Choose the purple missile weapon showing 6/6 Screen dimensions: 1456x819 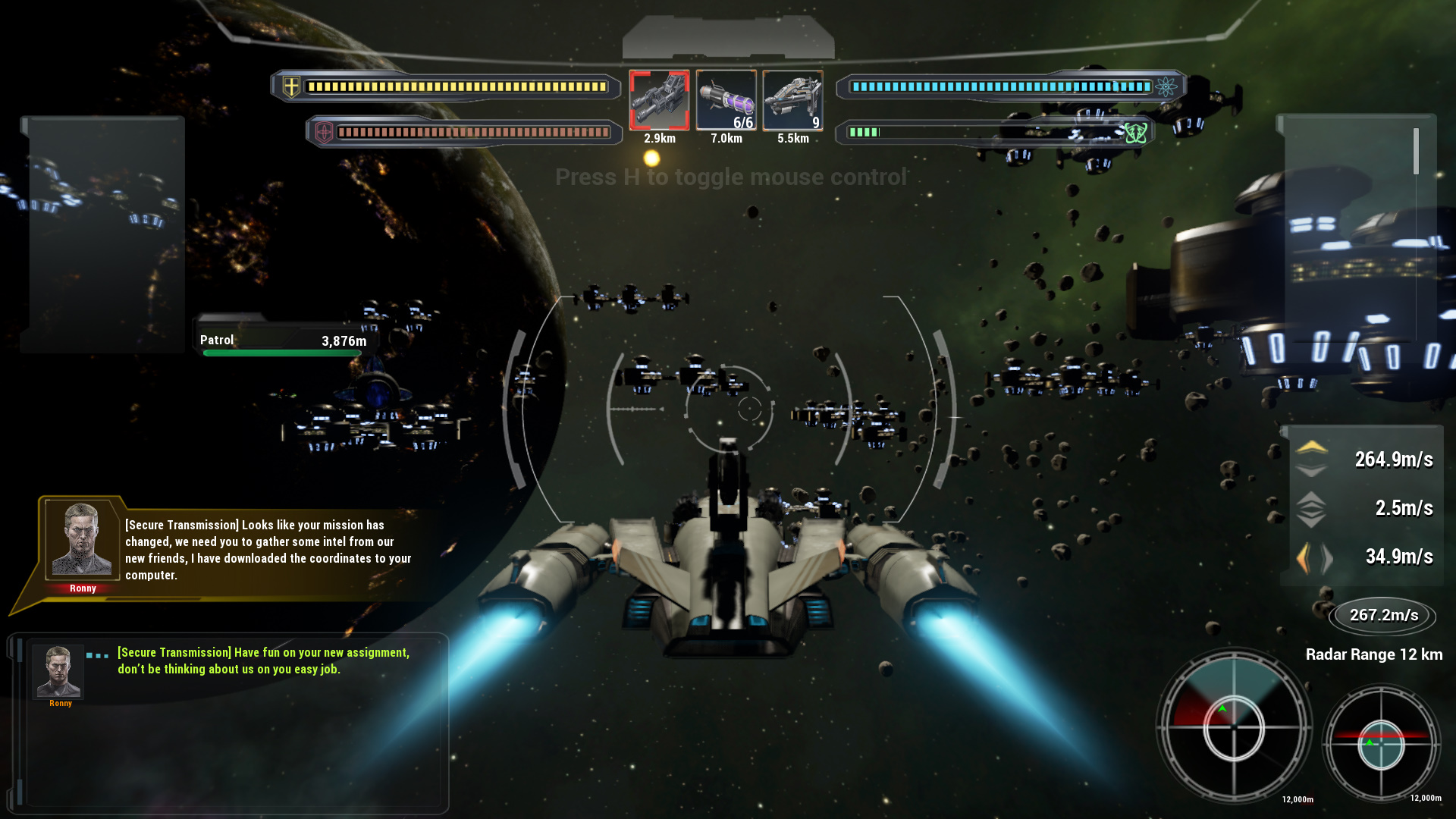point(726,101)
